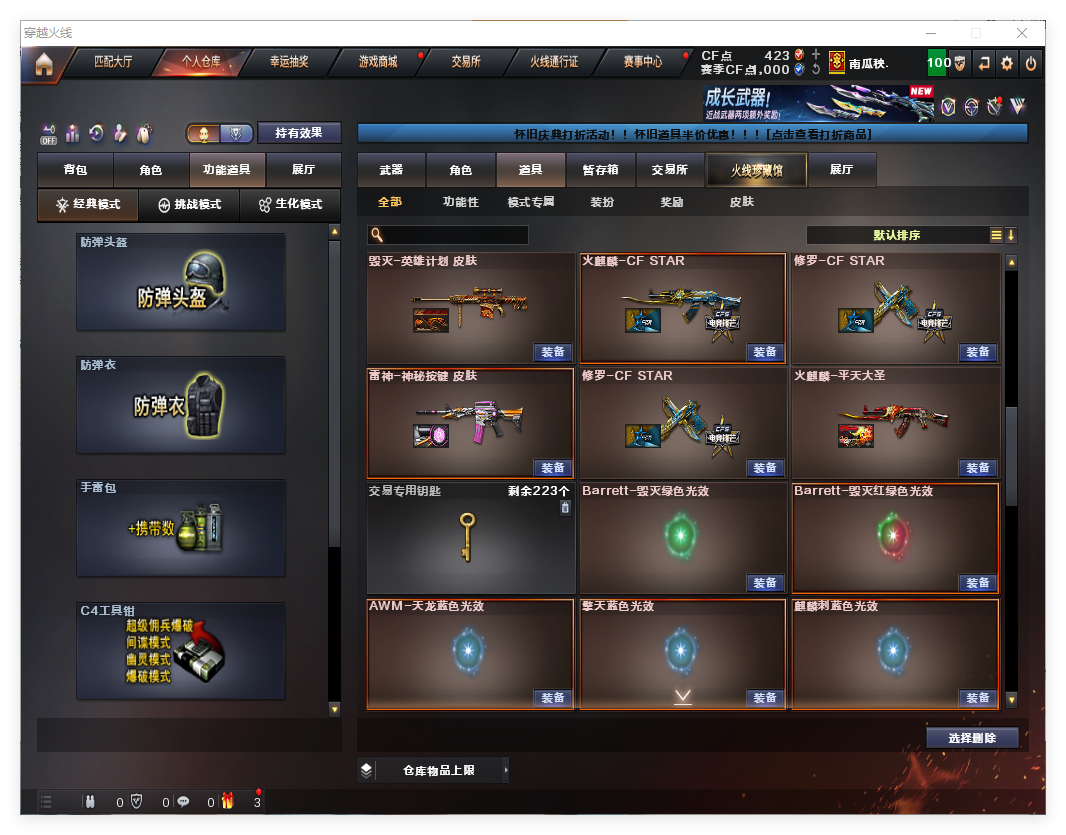Select the 交易专用钥匙 golden key item
Screen dimensions: 1066x835
click(468, 537)
